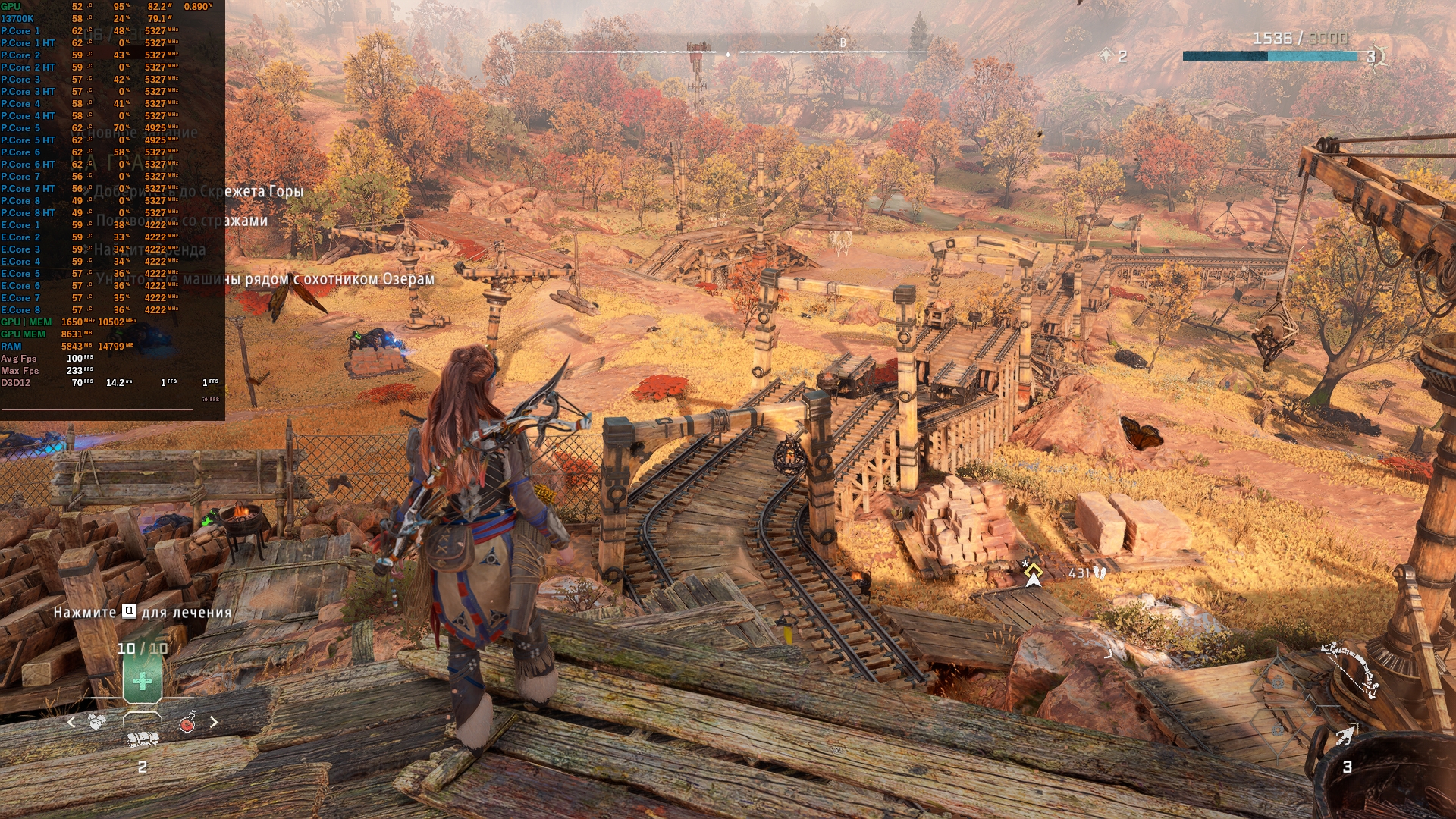Use the green medicine pouch icon
The height and width of the screenshot is (819, 1456).
click(x=142, y=680)
